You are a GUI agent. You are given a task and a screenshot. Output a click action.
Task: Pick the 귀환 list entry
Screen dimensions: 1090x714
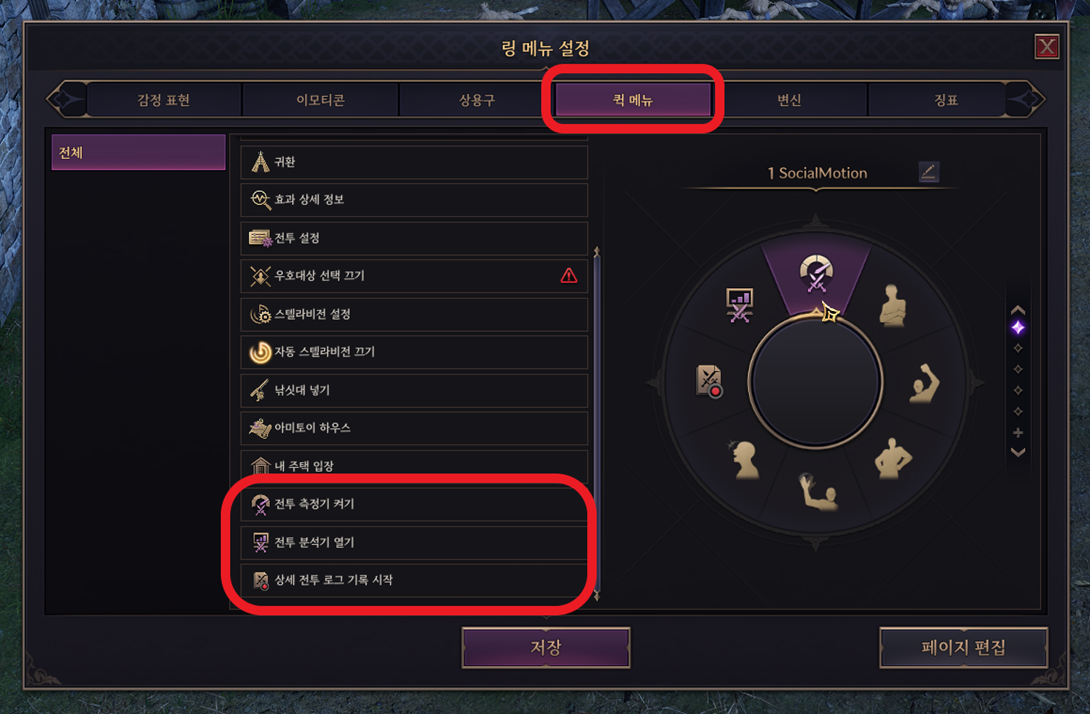click(x=414, y=162)
